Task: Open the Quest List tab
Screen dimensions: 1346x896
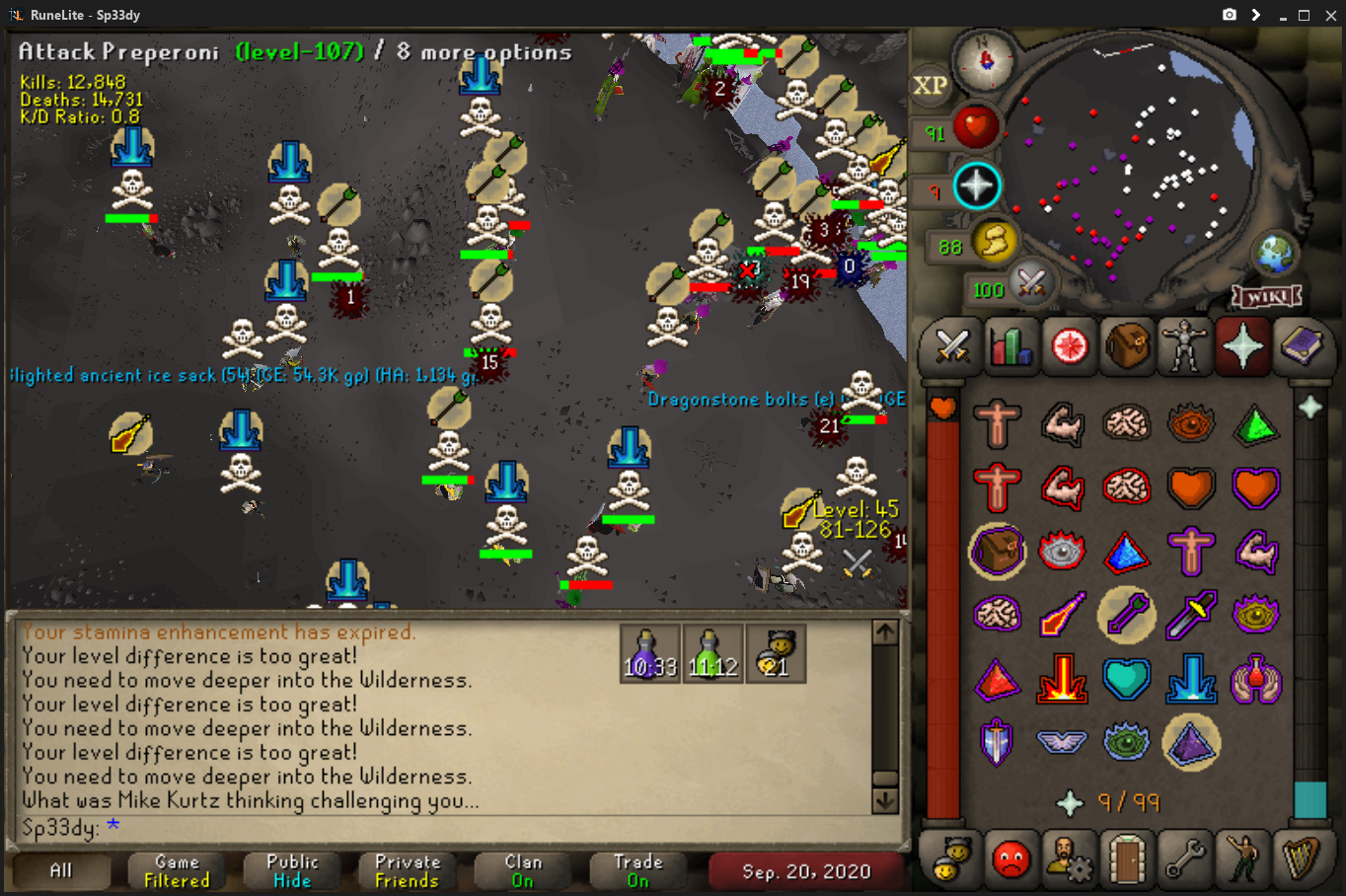Action: tap(1069, 346)
